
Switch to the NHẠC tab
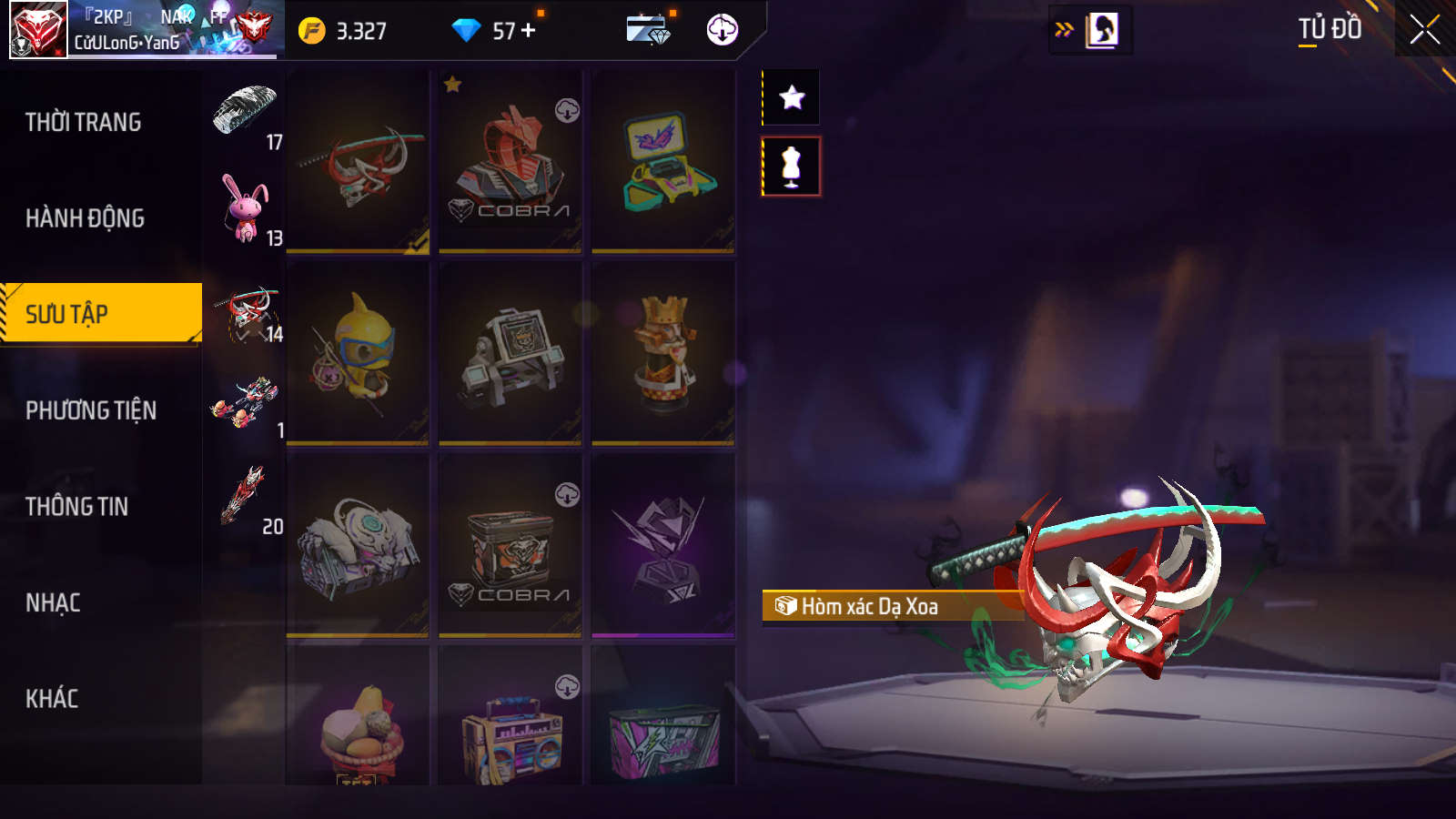pos(53,602)
